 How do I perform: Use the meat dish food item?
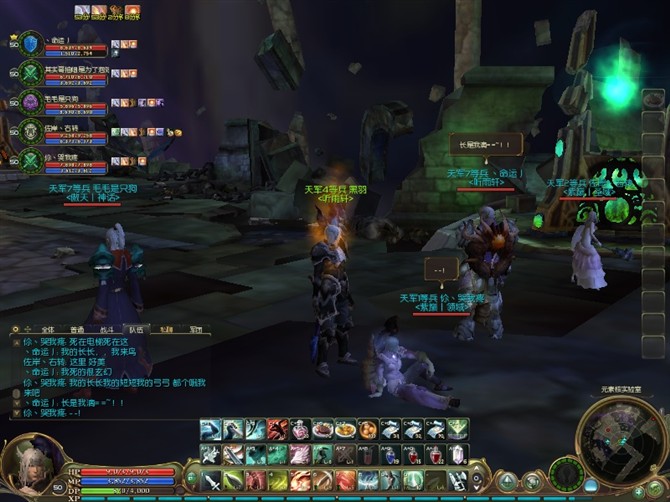click(x=322, y=430)
